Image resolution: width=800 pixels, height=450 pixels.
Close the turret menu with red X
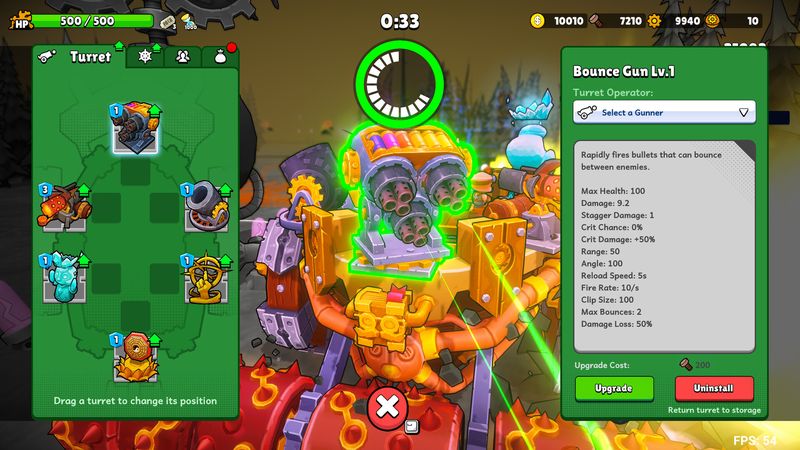pyautogui.click(x=387, y=407)
